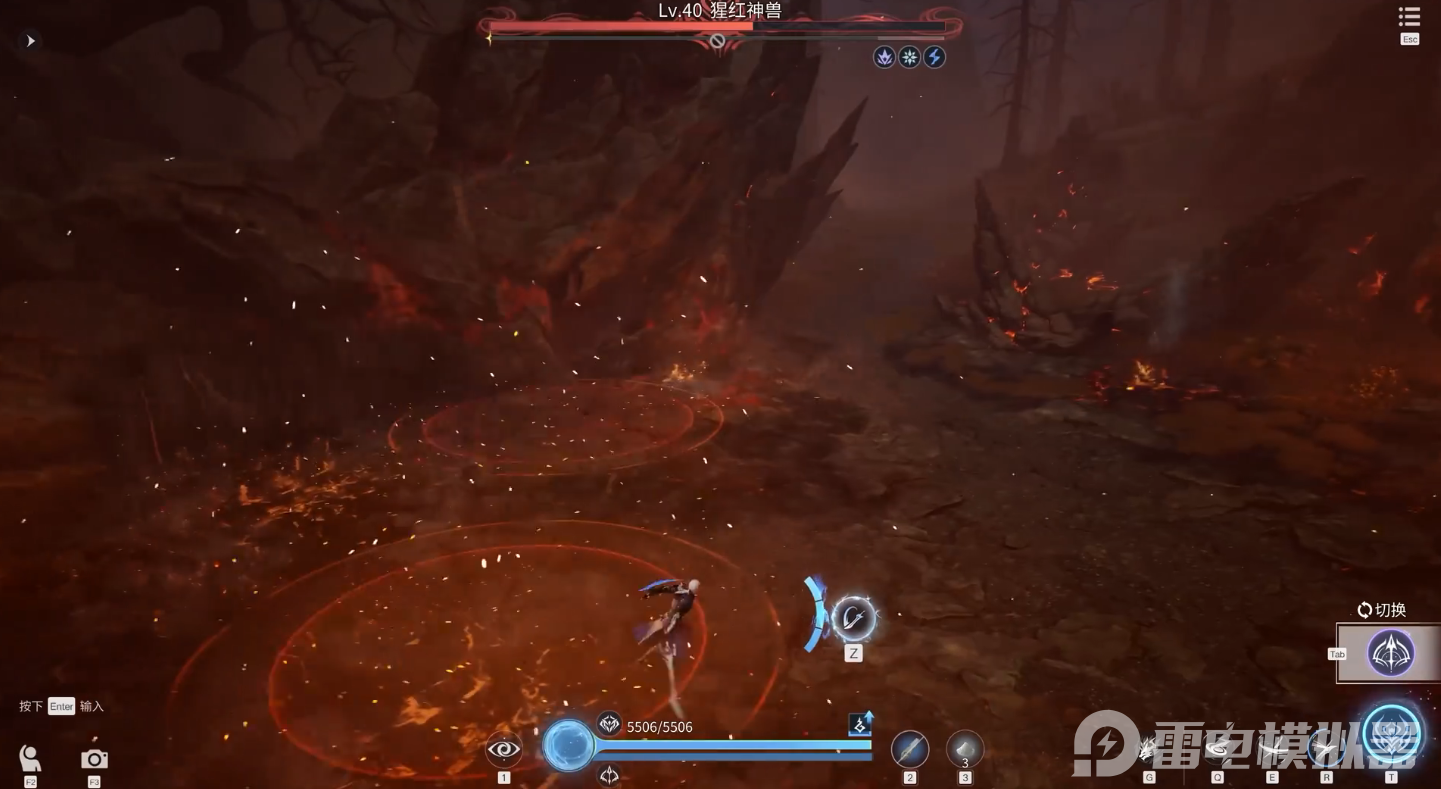
Task: Open the emote gesture menu
Action: (x=30, y=758)
